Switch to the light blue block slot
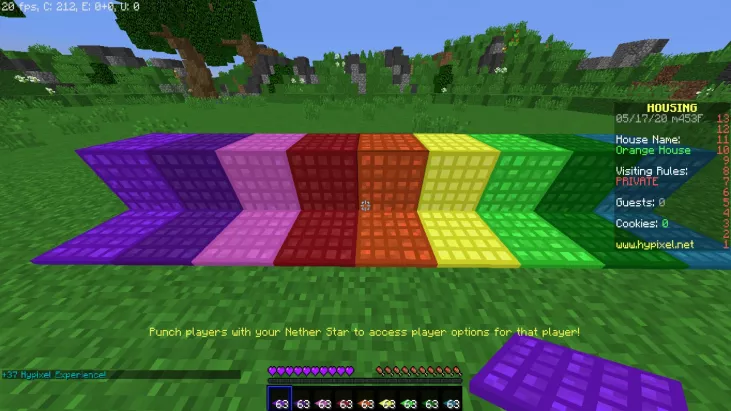This screenshot has height=411, width=731. pos(452,400)
